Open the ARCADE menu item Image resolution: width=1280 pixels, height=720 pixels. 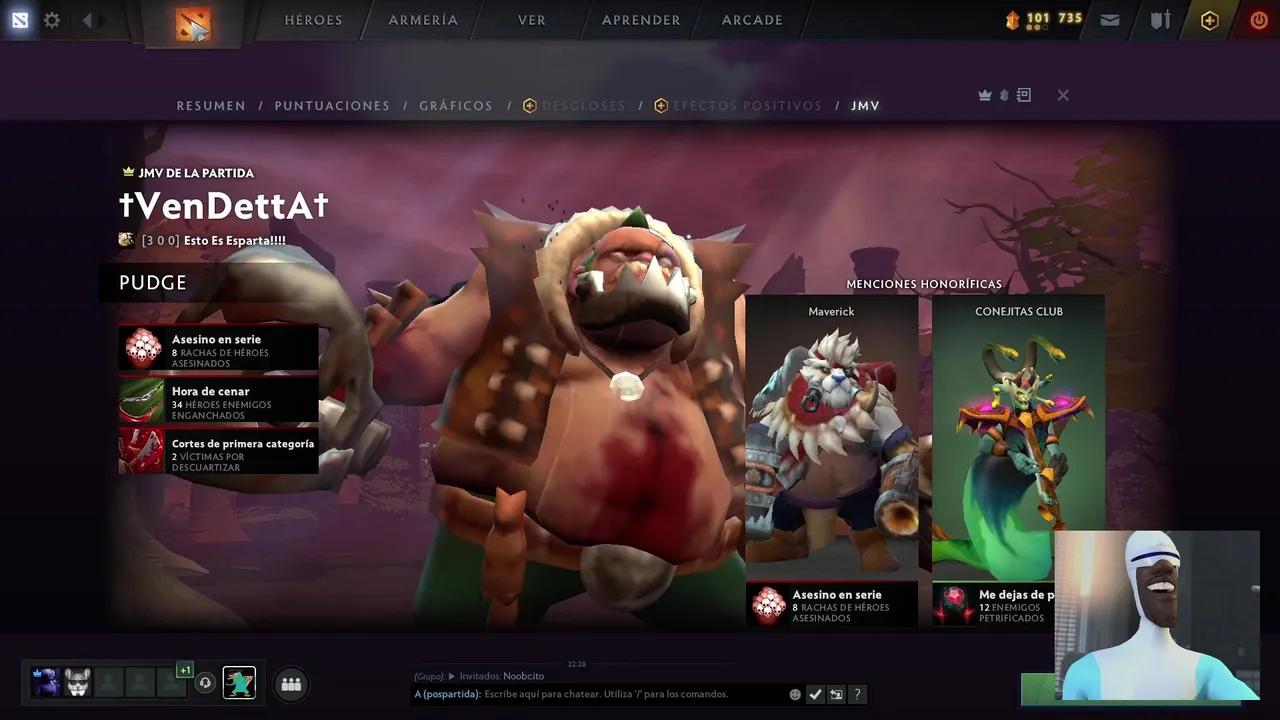(x=750, y=19)
